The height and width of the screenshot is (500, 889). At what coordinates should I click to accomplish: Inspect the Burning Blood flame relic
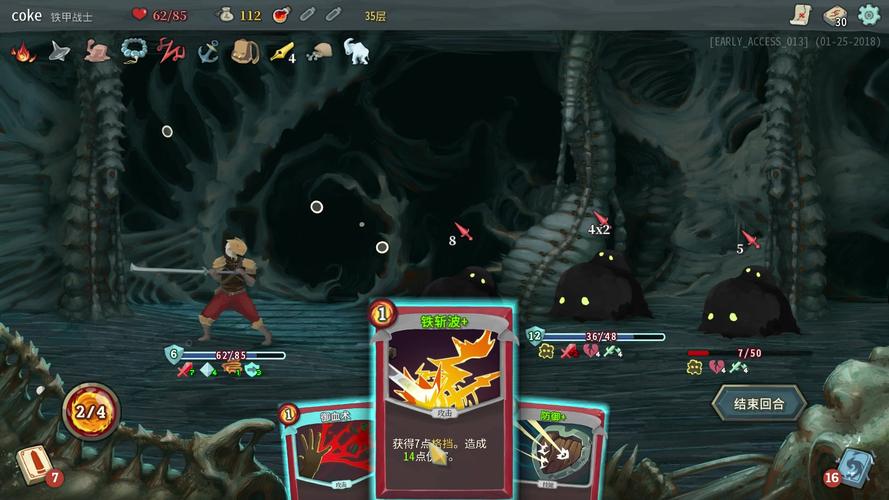tap(22, 52)
